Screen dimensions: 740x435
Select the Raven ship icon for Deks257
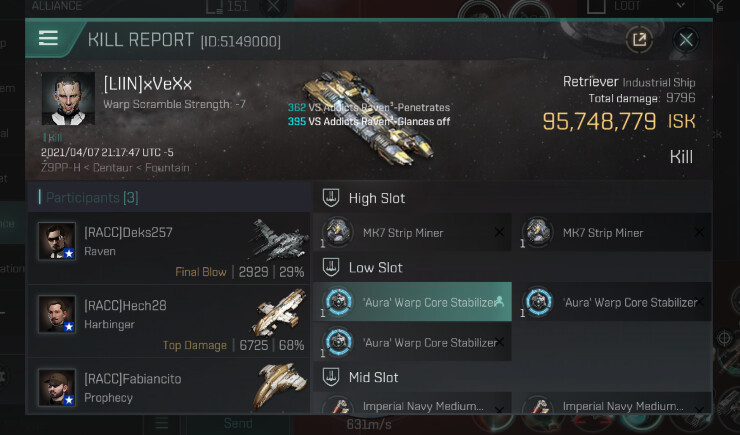point(279,240)
